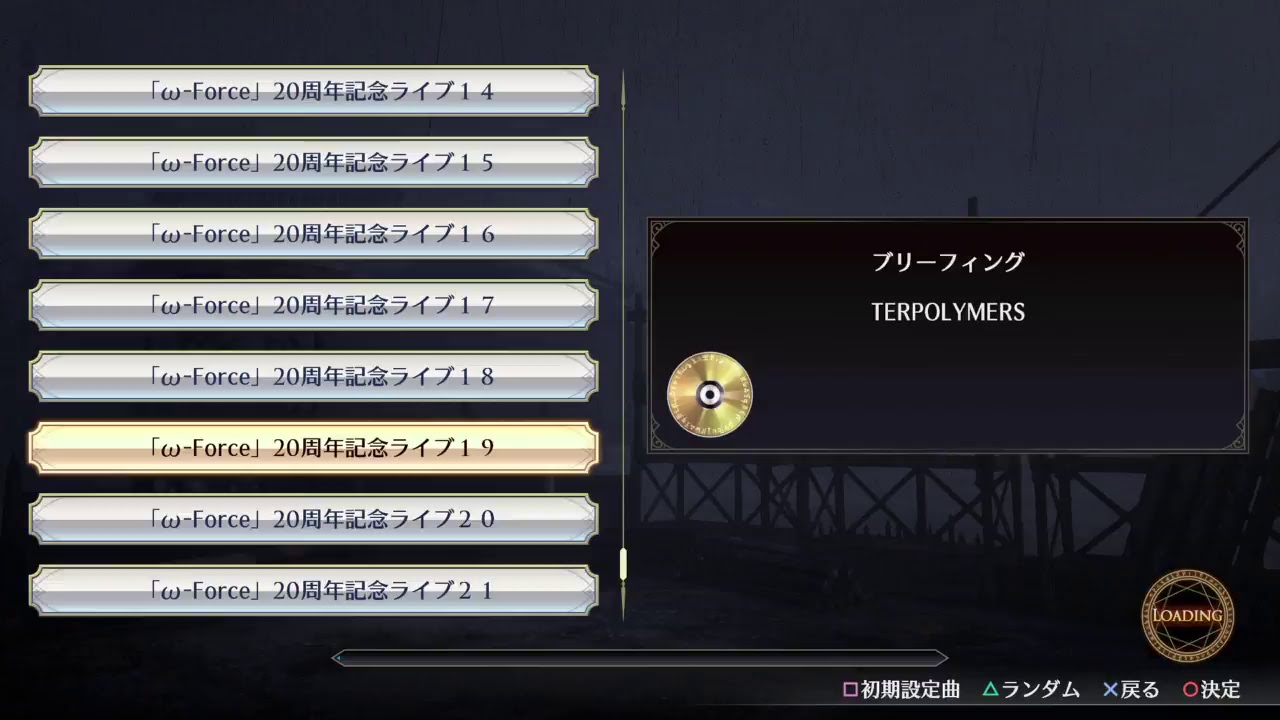Open track ω-Force 20周年記念ライブ１４
Viewport: 1280px width, 720px height.
(x=315, y=90)
